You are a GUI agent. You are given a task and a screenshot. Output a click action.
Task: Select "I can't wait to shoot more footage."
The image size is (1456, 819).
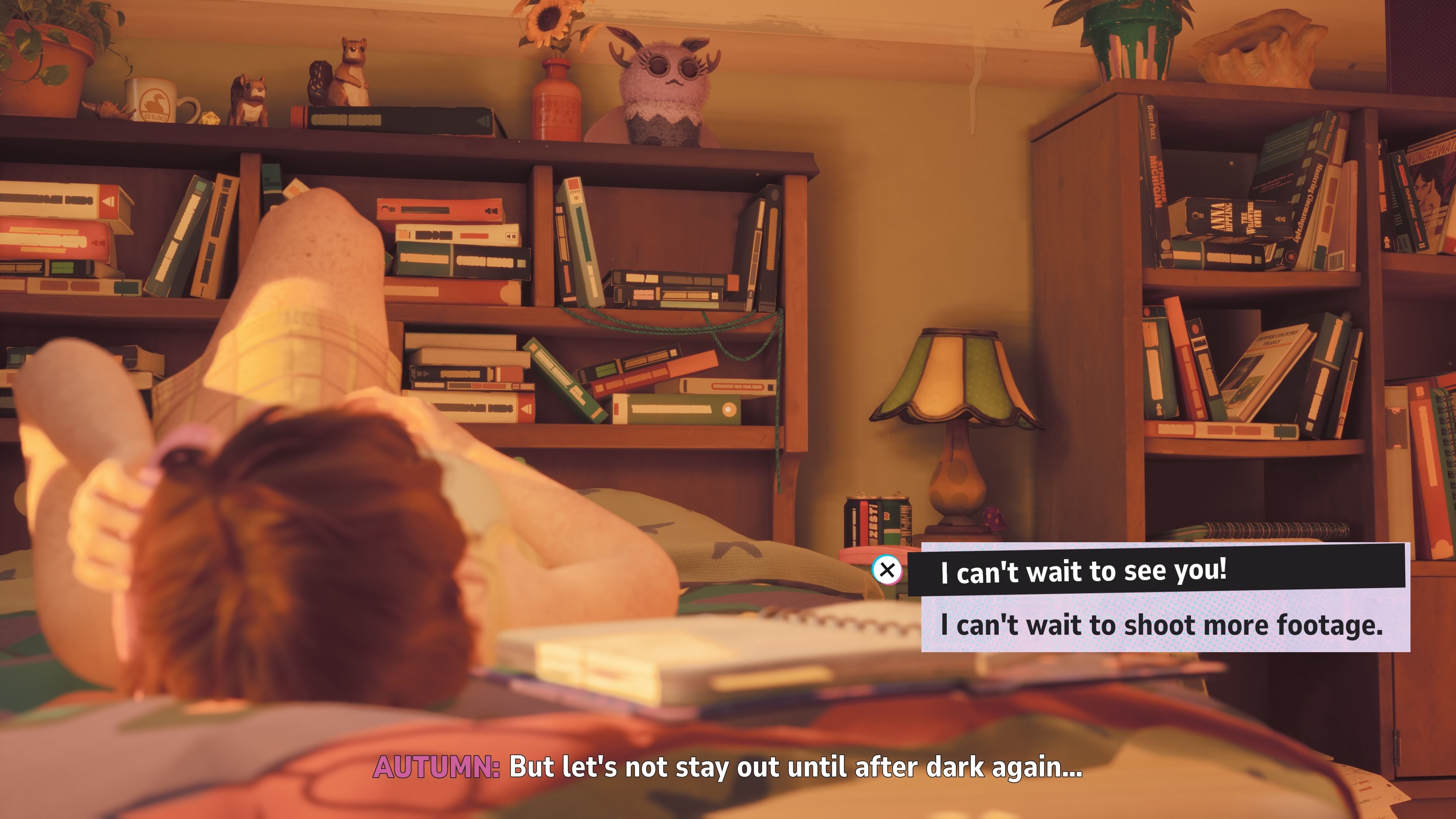(x=1162, y=624)
